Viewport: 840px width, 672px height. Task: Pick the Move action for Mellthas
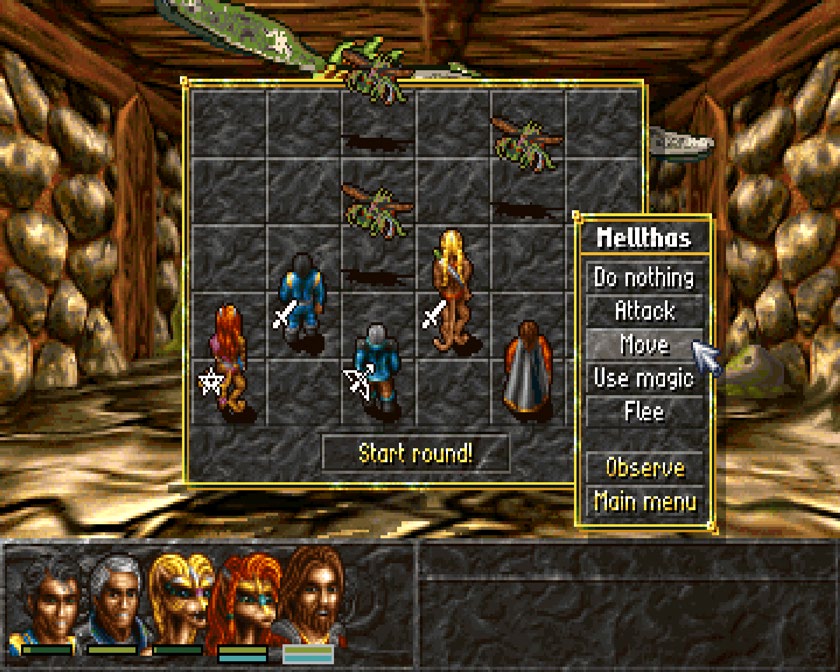pos(644,345)
